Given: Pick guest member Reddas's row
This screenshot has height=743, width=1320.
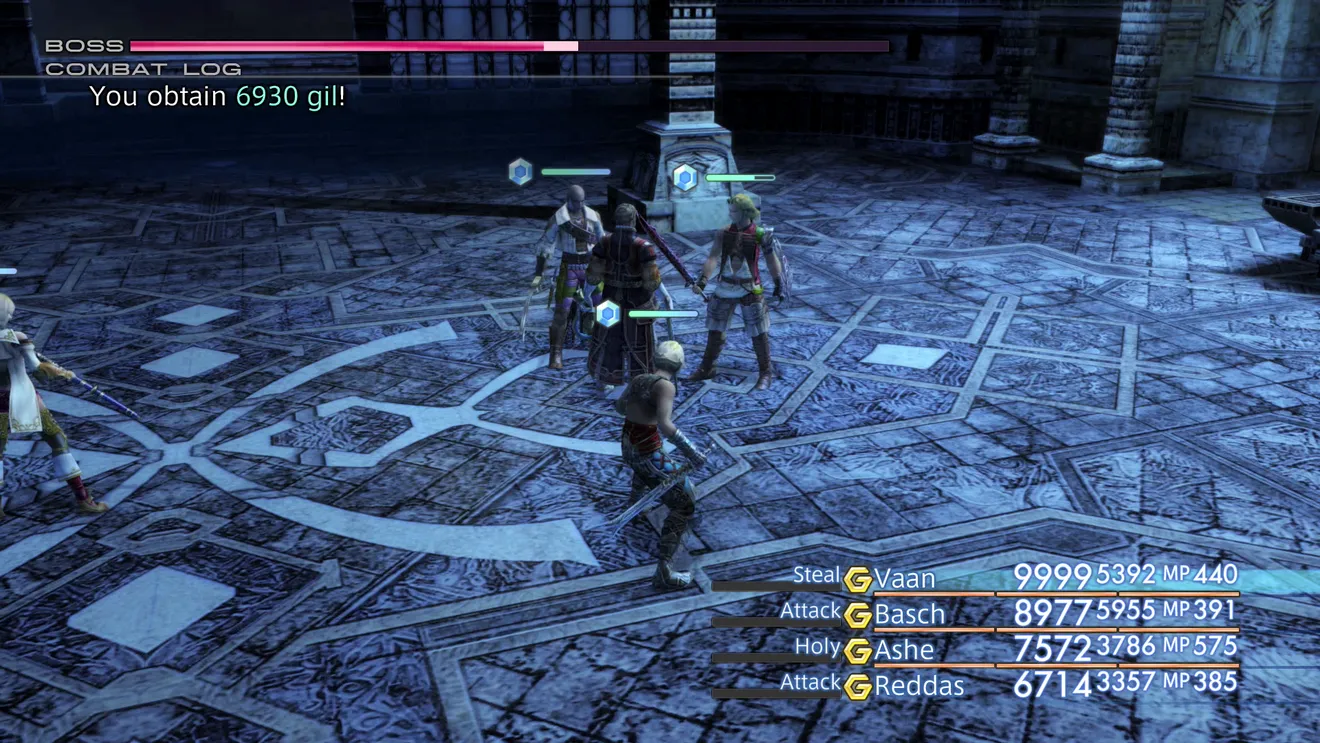Looking at the screenshot, I should tap(918, 686).
